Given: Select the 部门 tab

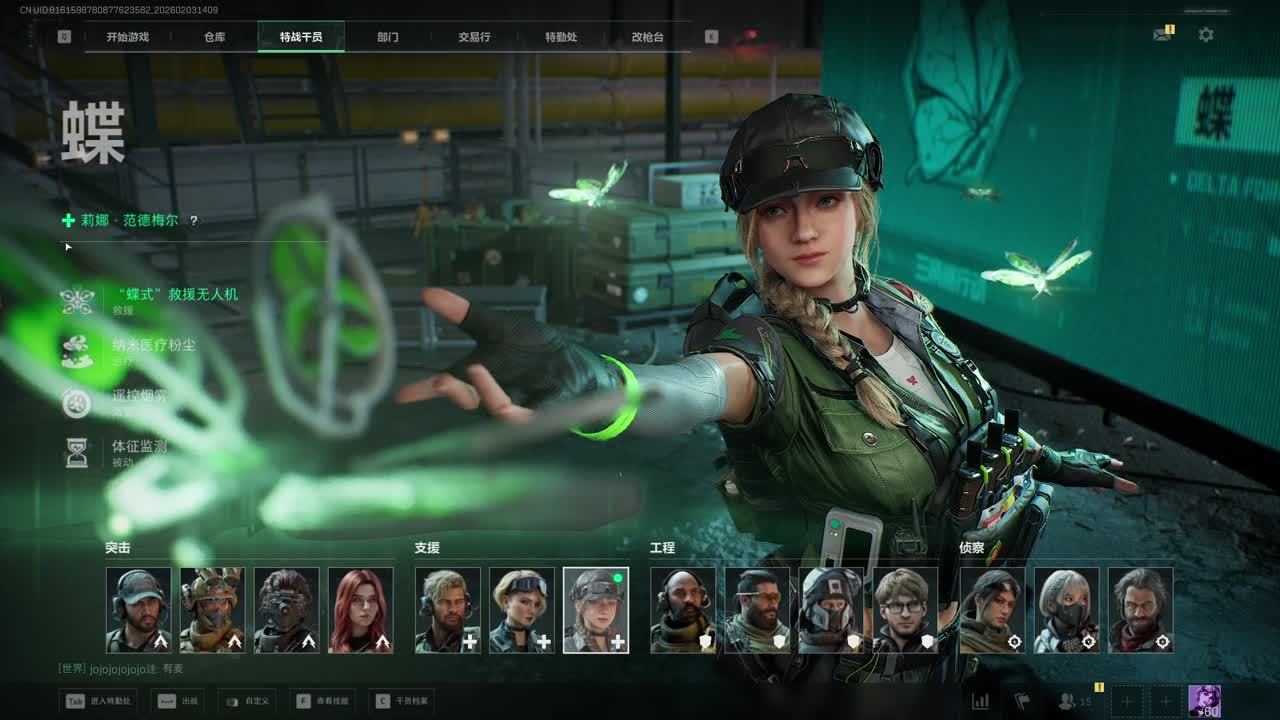Looking at the screenshot, I should (x=388, y=37).
